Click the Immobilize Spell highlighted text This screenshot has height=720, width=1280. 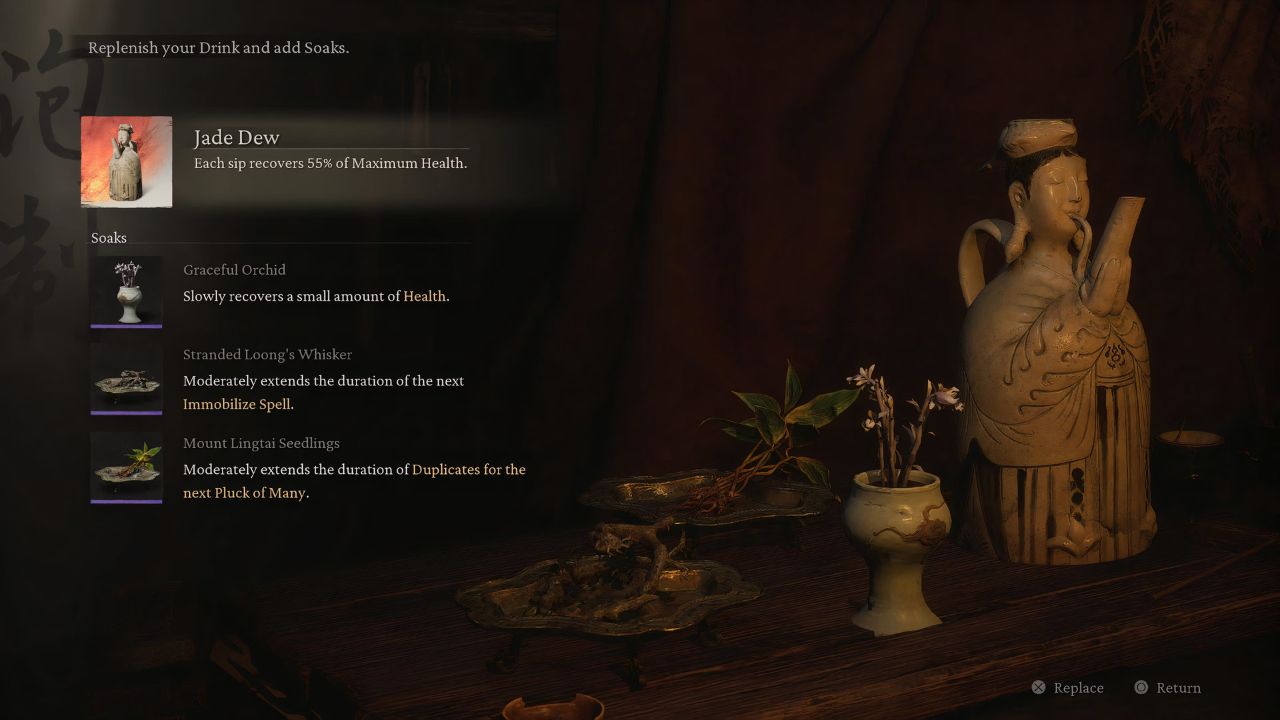[238, 404]
